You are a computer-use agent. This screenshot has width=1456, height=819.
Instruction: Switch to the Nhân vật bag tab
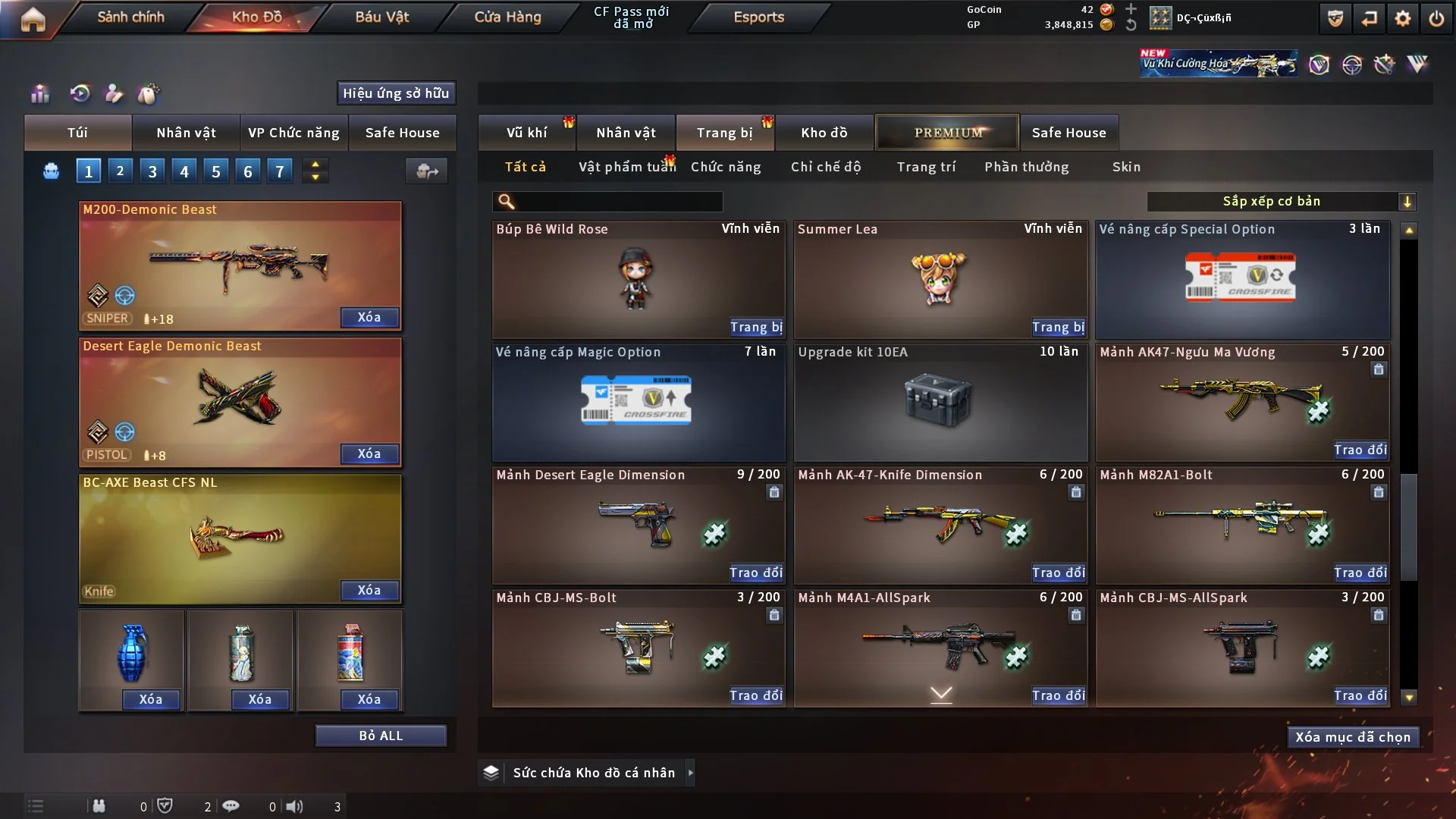tap(186, 133)
